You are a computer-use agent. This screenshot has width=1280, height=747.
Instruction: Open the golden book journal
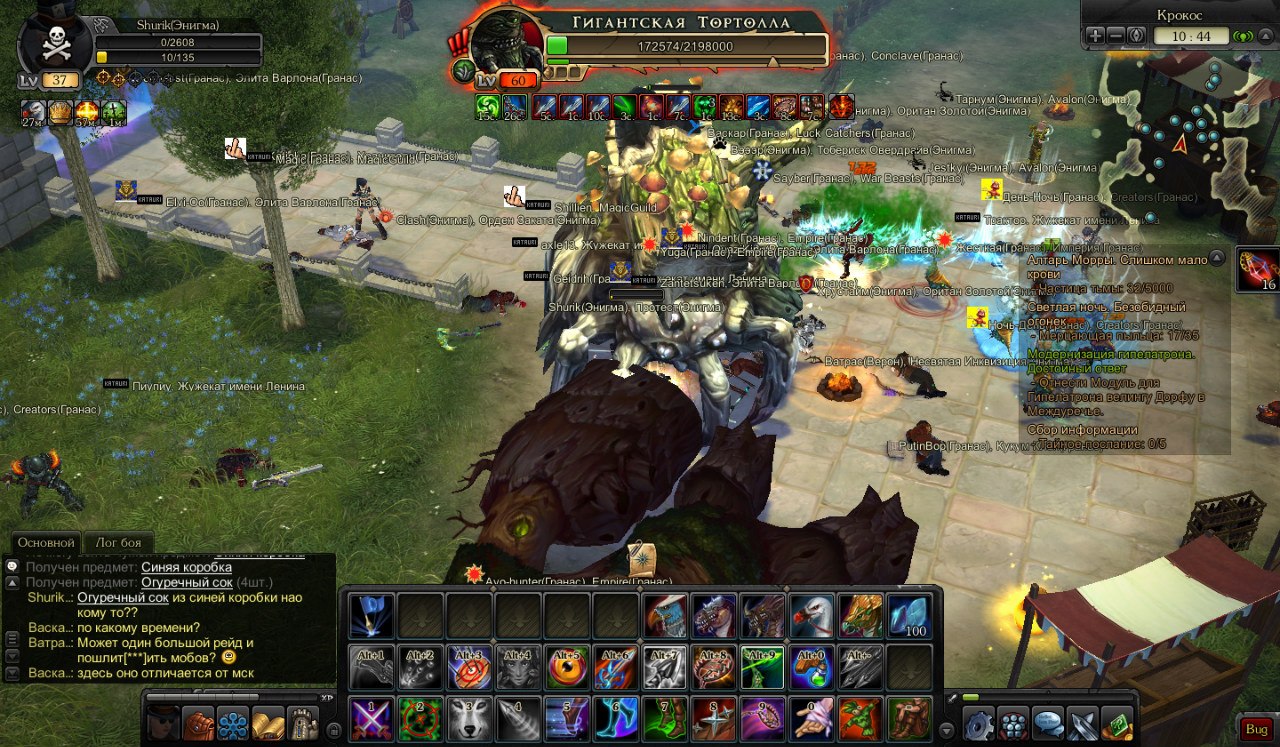click(267, 722)
